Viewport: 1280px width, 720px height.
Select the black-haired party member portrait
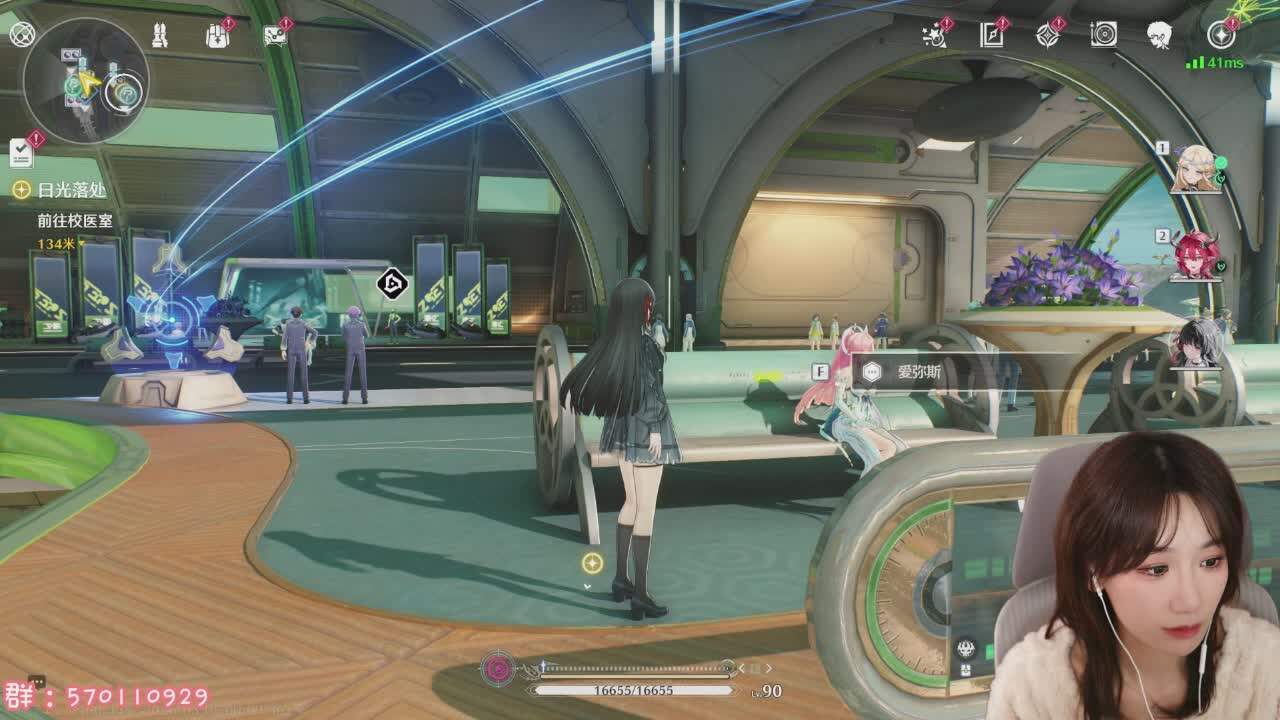1197,343
